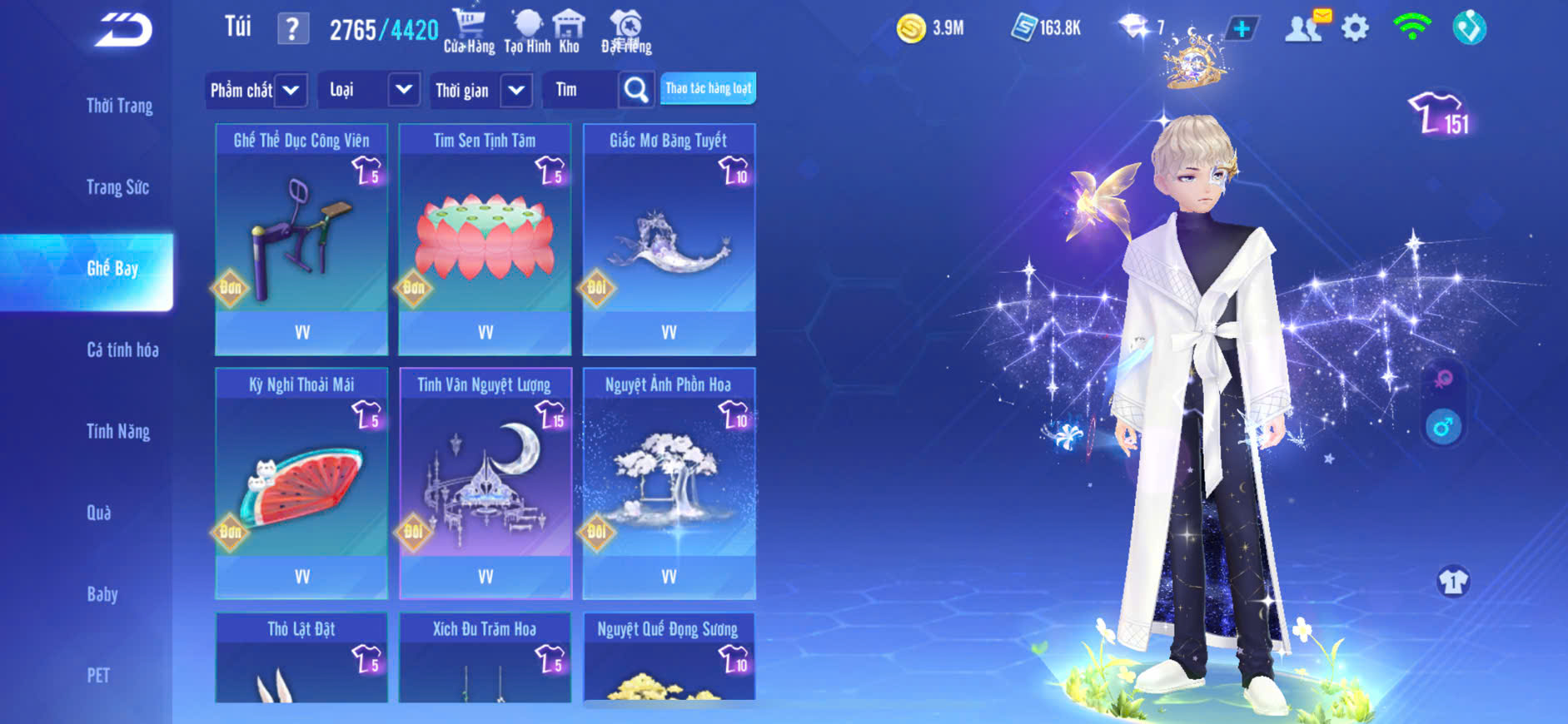This screenshot has height=724, width=1568.
Task: Open the Trang Sức category
Action: 117,187
